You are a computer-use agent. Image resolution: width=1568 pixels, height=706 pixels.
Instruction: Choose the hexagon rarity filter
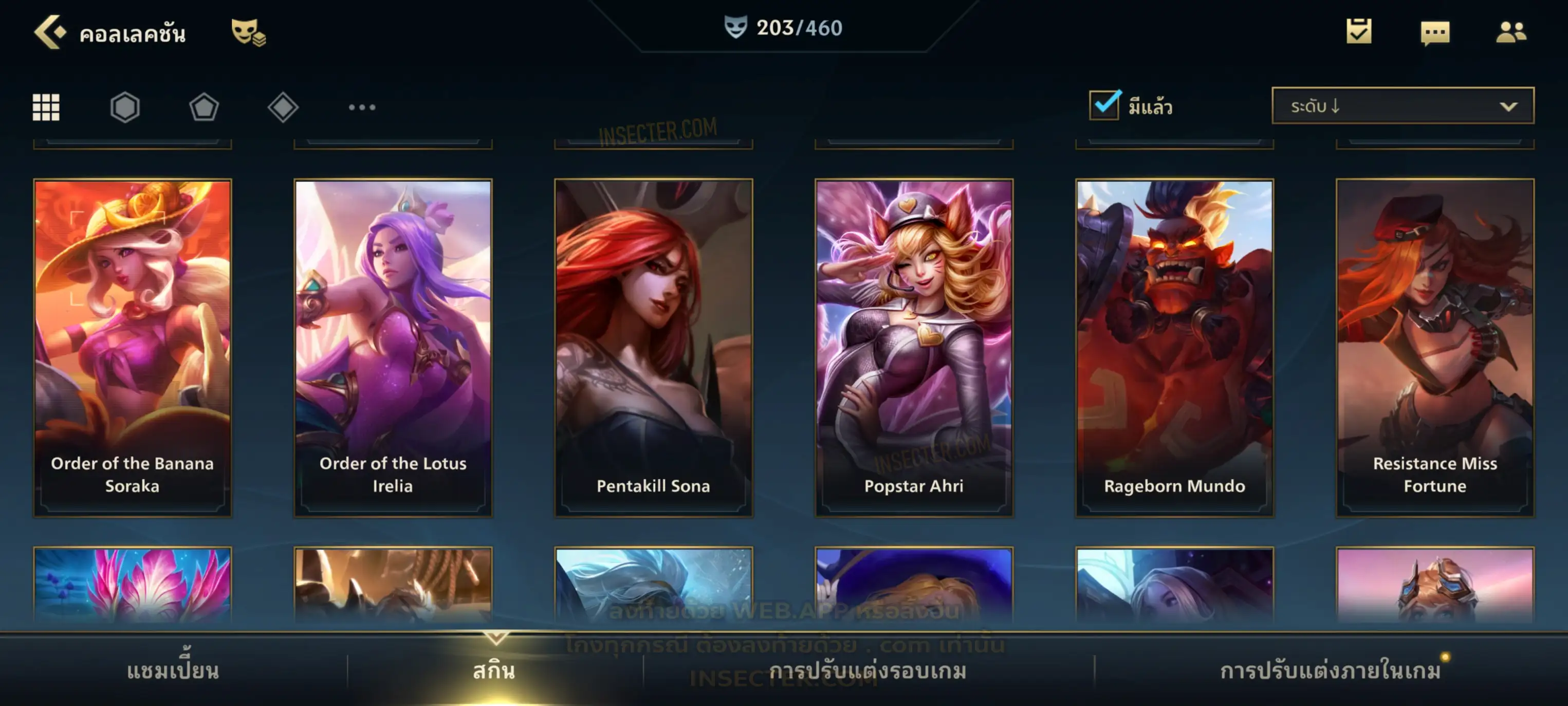click(x=125, y=107)
